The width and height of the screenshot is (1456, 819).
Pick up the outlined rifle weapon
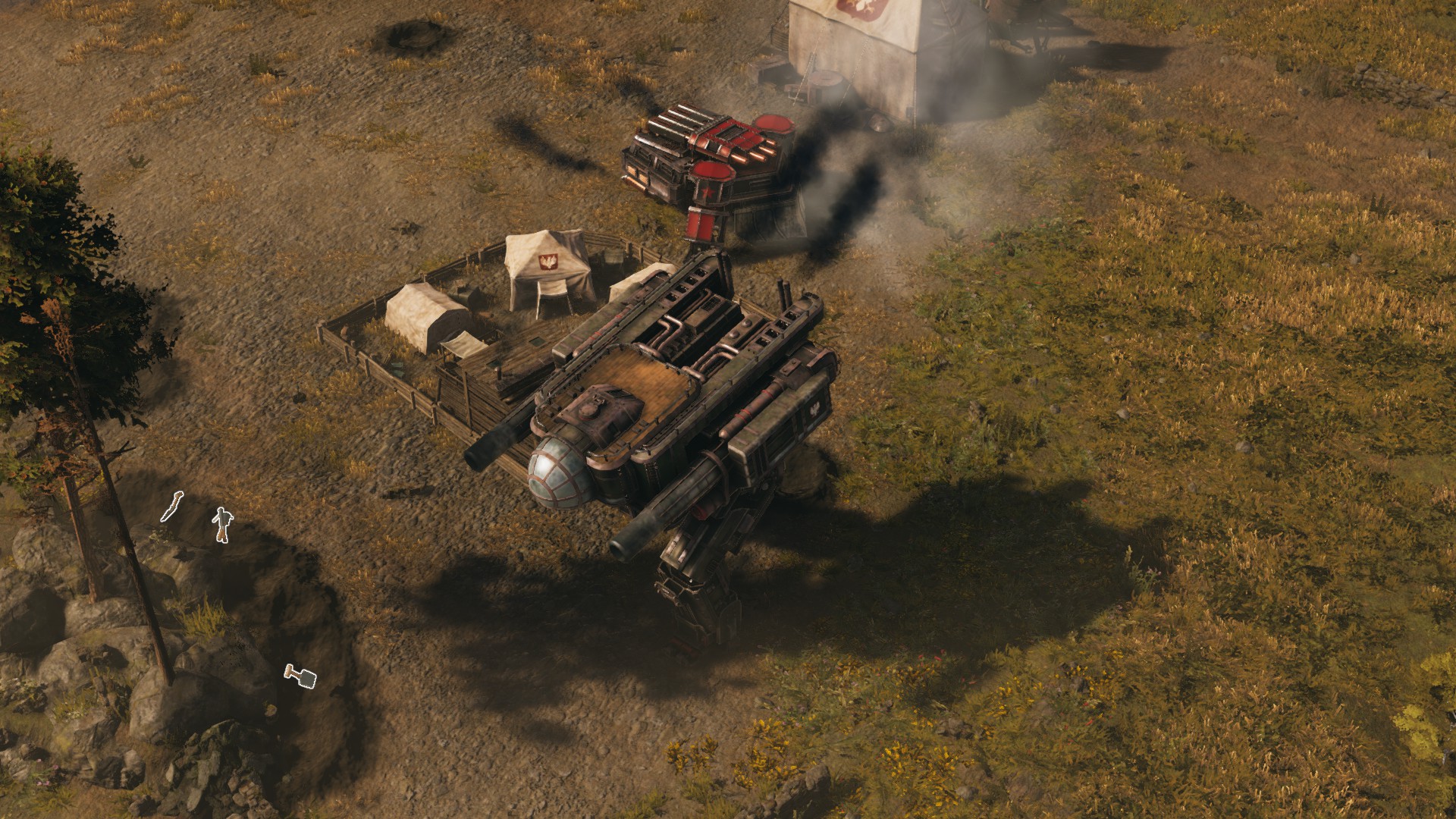172,507
